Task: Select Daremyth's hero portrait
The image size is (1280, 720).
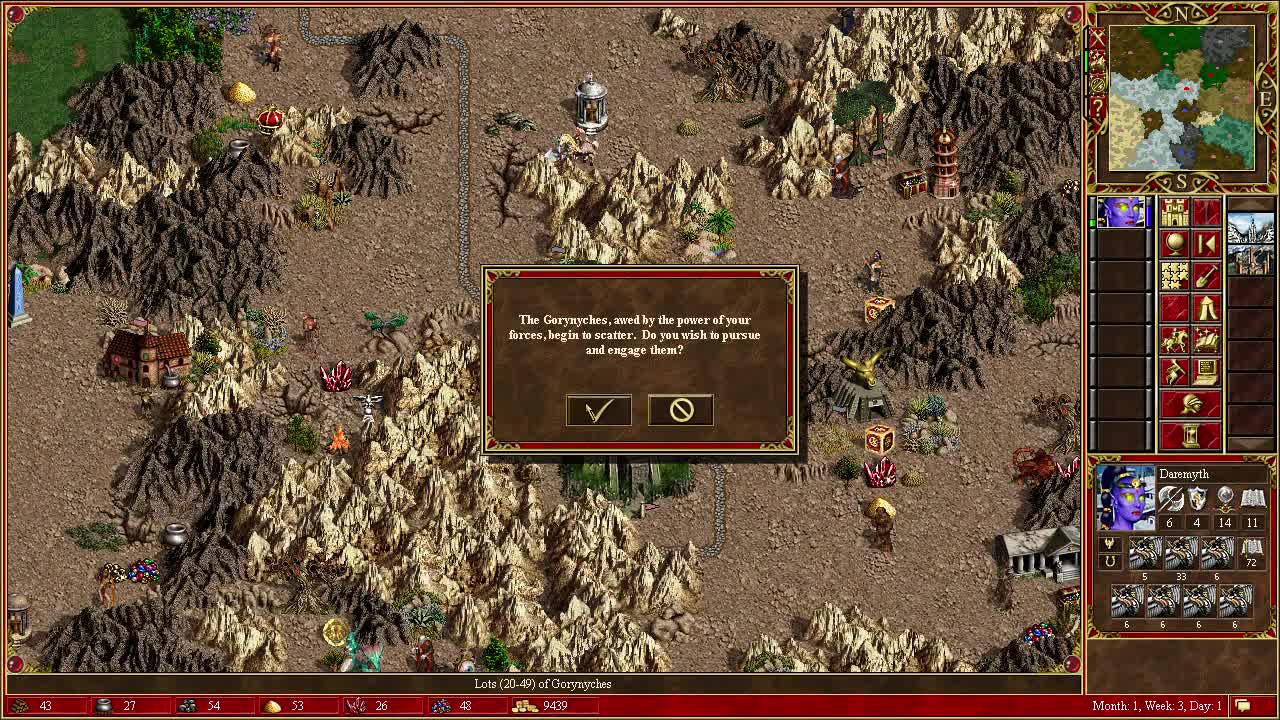Action: click(x=1124, y=496)
